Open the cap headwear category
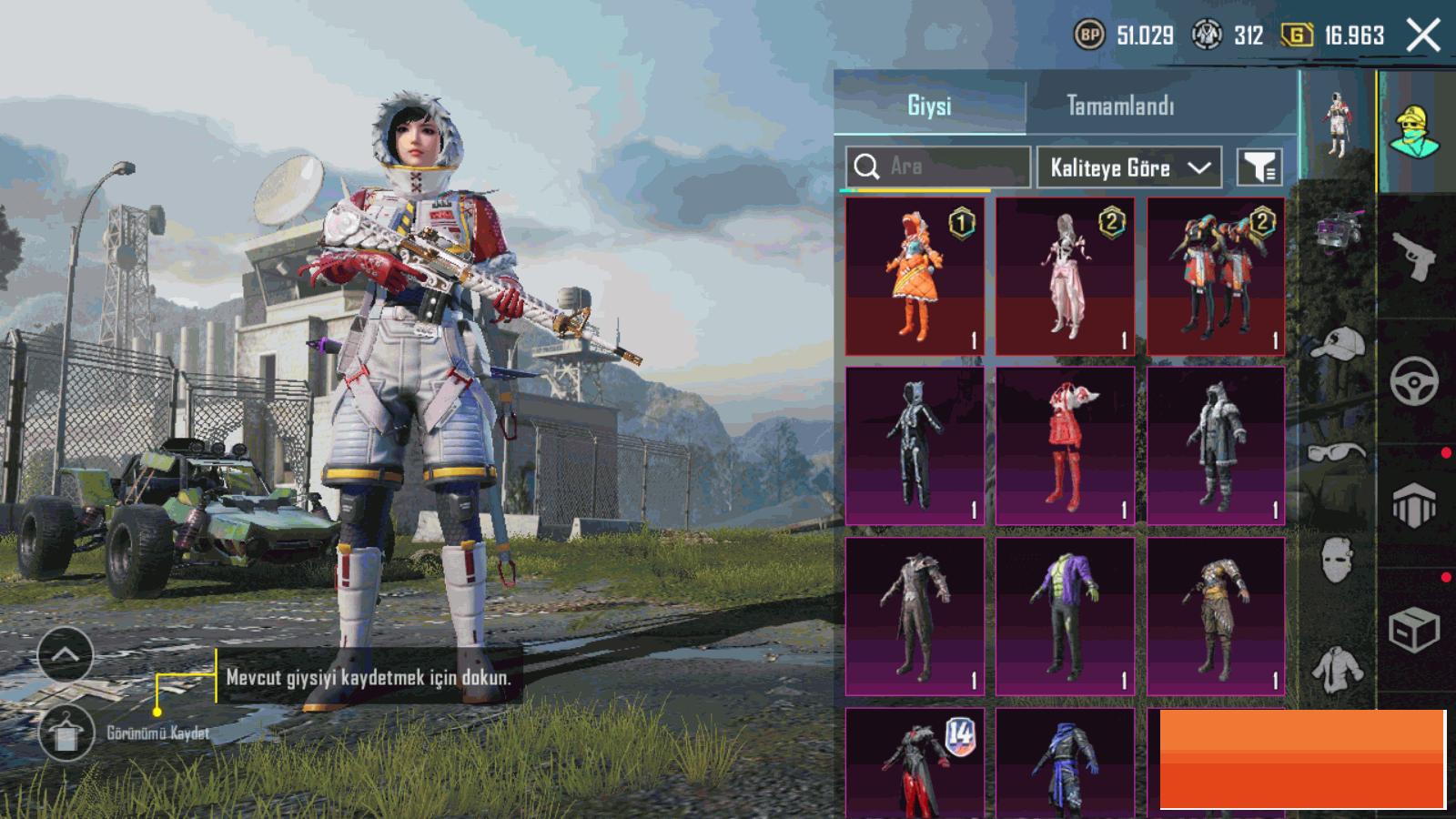 click(1338, 345)
